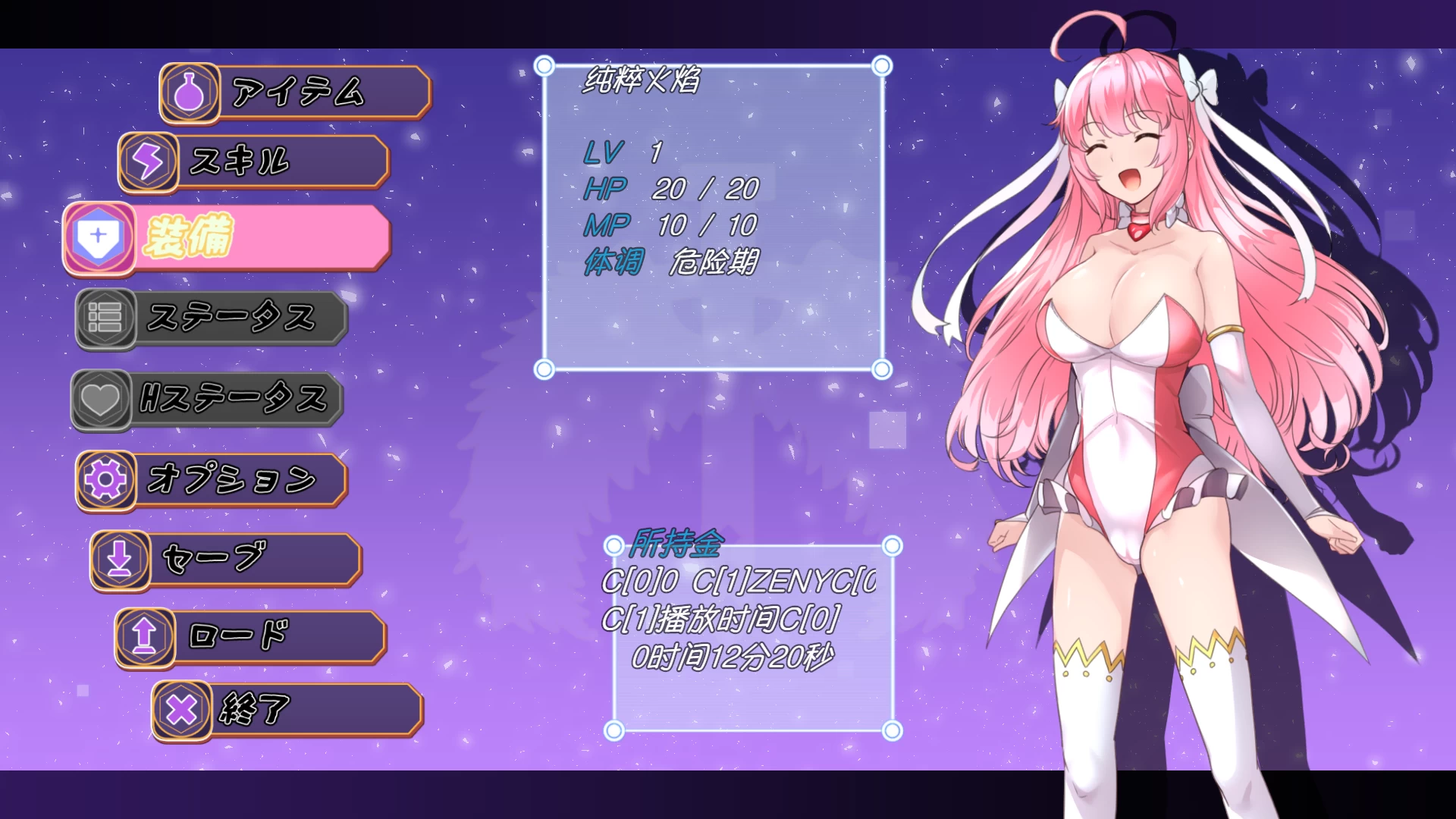This screenshot has height=819, width=1456.
Task: Click the character portrait artwork
Action: coord(1137,379)
